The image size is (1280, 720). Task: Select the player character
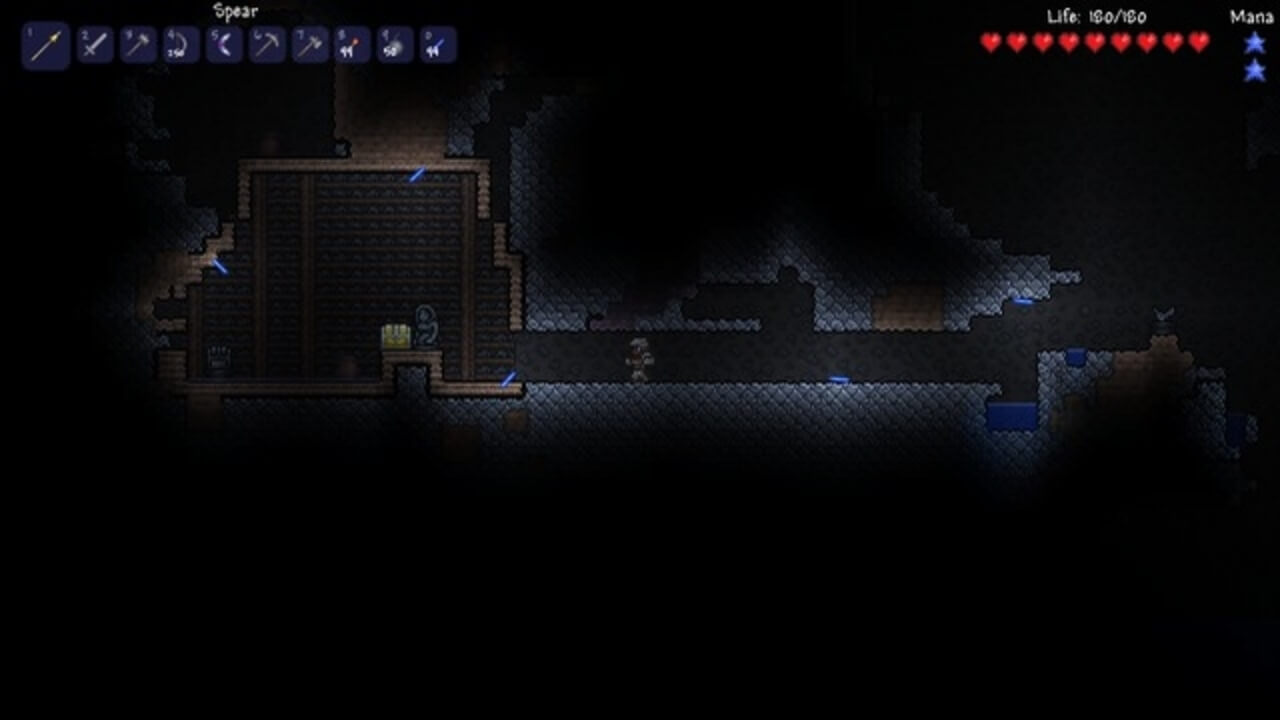coord(638,360)
